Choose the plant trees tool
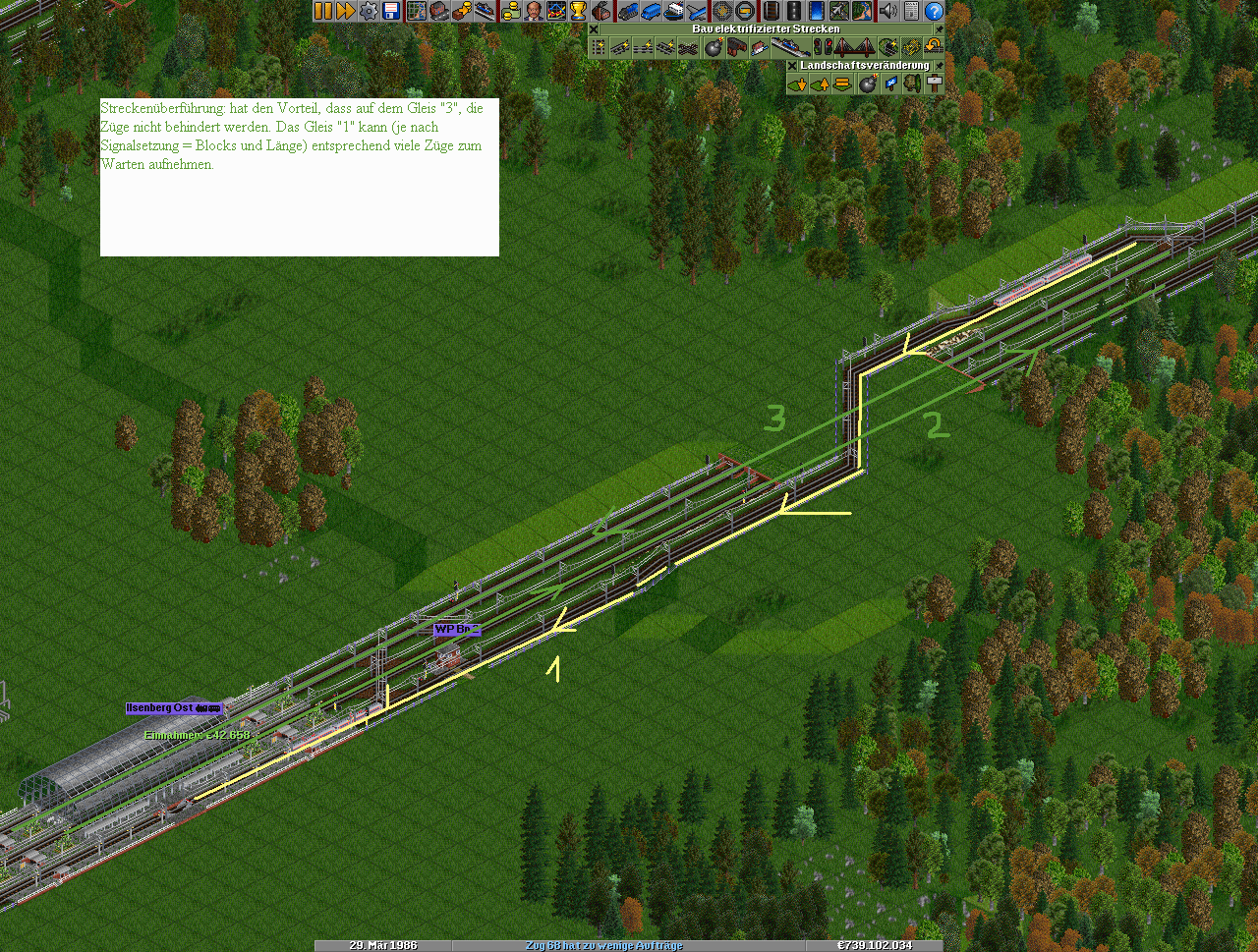The image size is (1258, 952). (912, 84)
